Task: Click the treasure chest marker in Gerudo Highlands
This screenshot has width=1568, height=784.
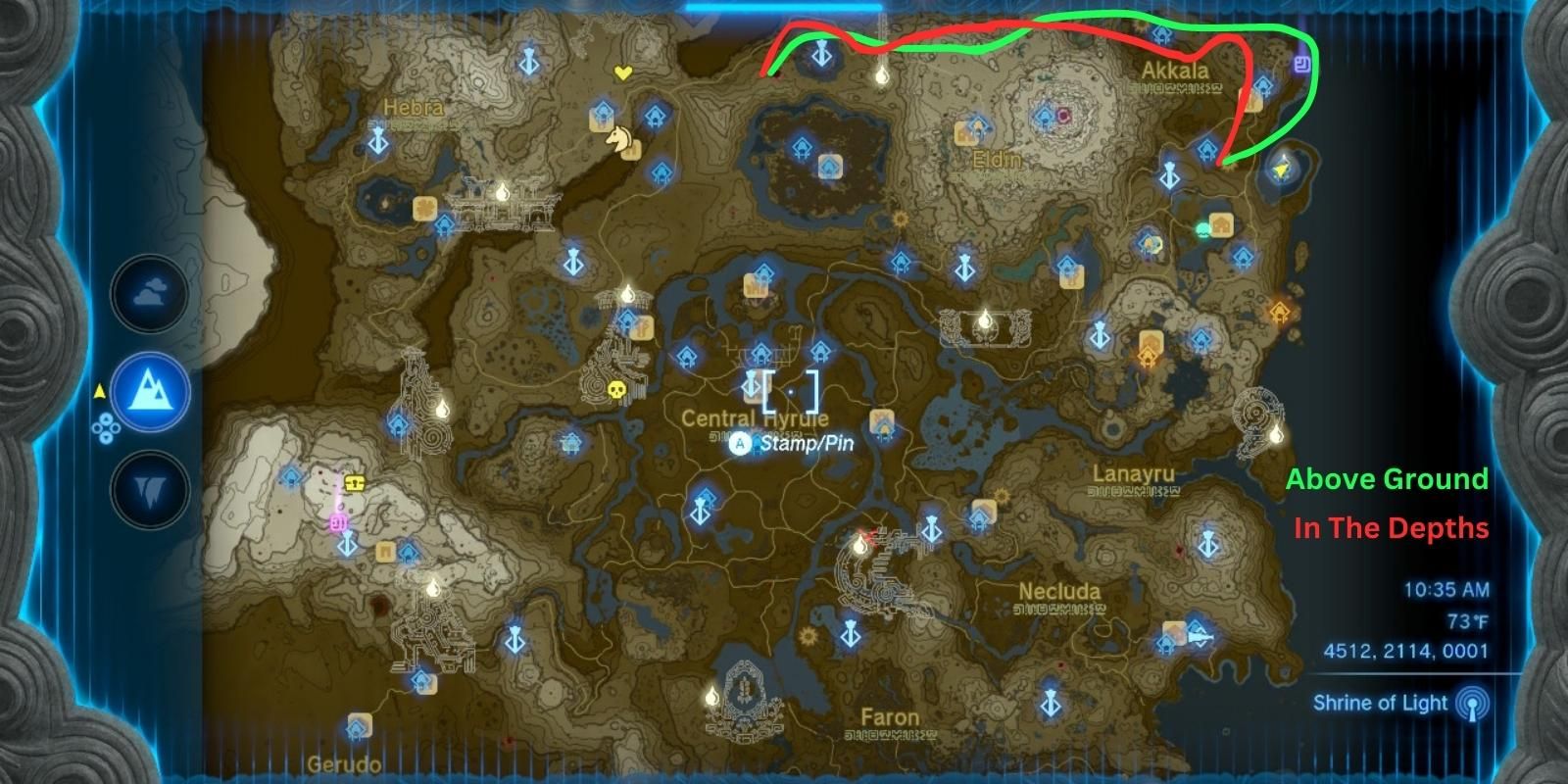Action: [353, 481]
